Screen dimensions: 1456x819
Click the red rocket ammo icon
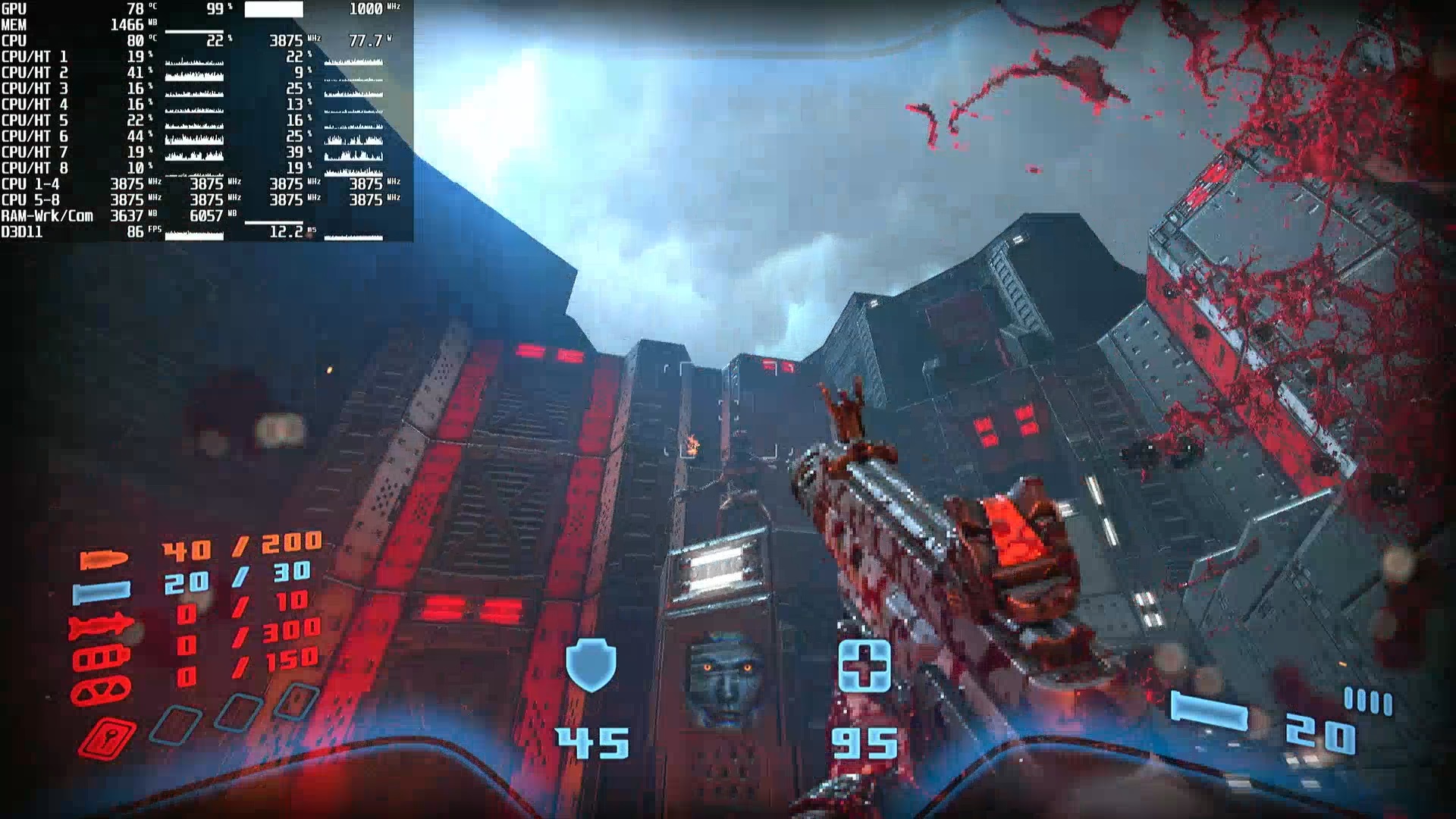[101, 627]
